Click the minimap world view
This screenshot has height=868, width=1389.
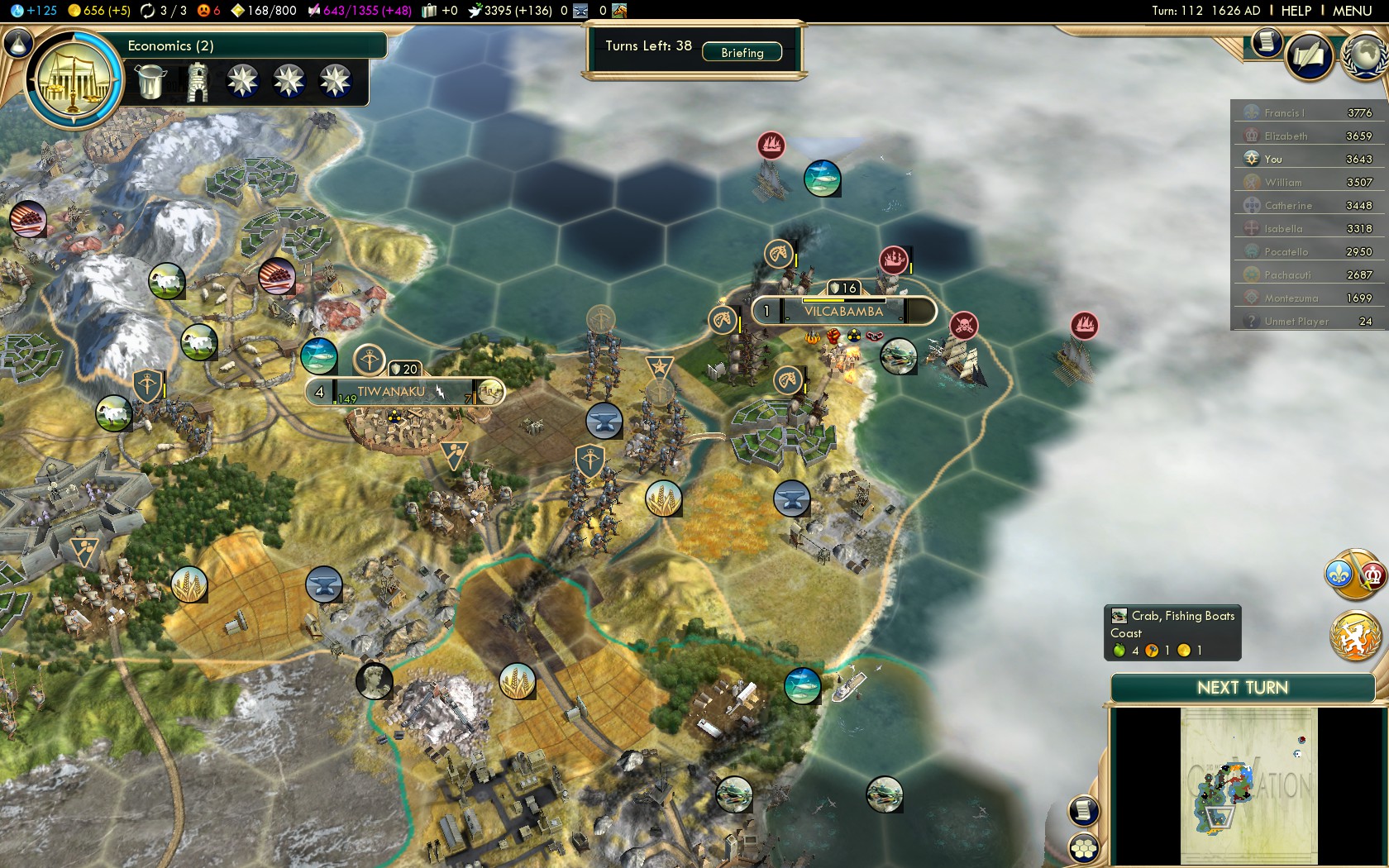coord(1248,785)
